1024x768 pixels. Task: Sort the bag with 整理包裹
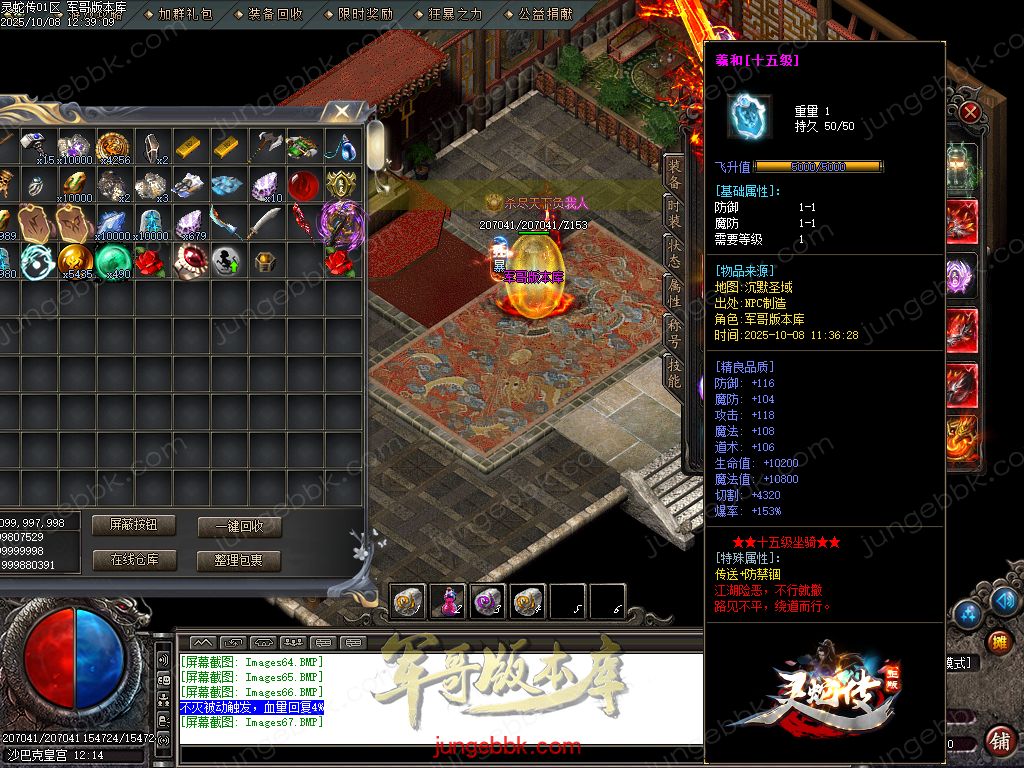[x=239, y=561]
